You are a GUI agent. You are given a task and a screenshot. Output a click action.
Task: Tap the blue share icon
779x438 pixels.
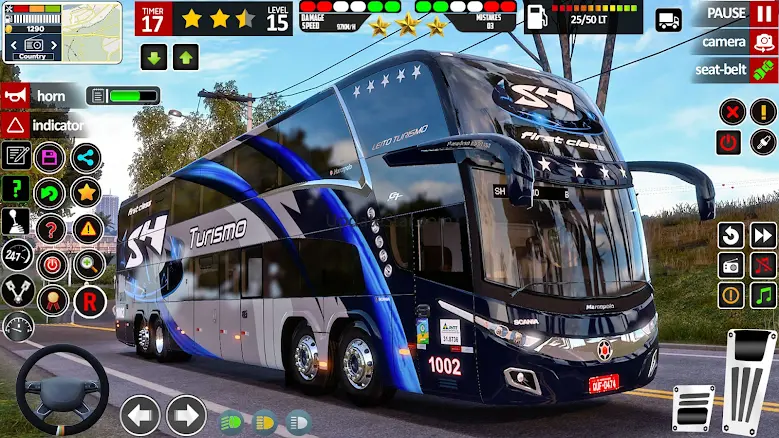(86, 157)
